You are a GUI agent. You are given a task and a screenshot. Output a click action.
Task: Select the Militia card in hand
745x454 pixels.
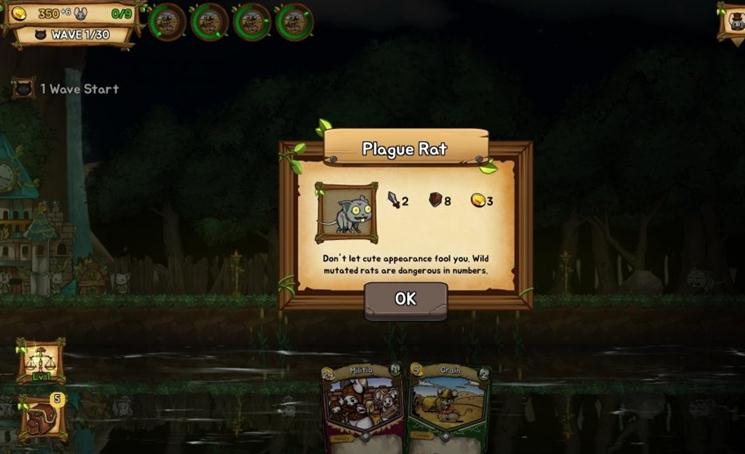[361, 408]
